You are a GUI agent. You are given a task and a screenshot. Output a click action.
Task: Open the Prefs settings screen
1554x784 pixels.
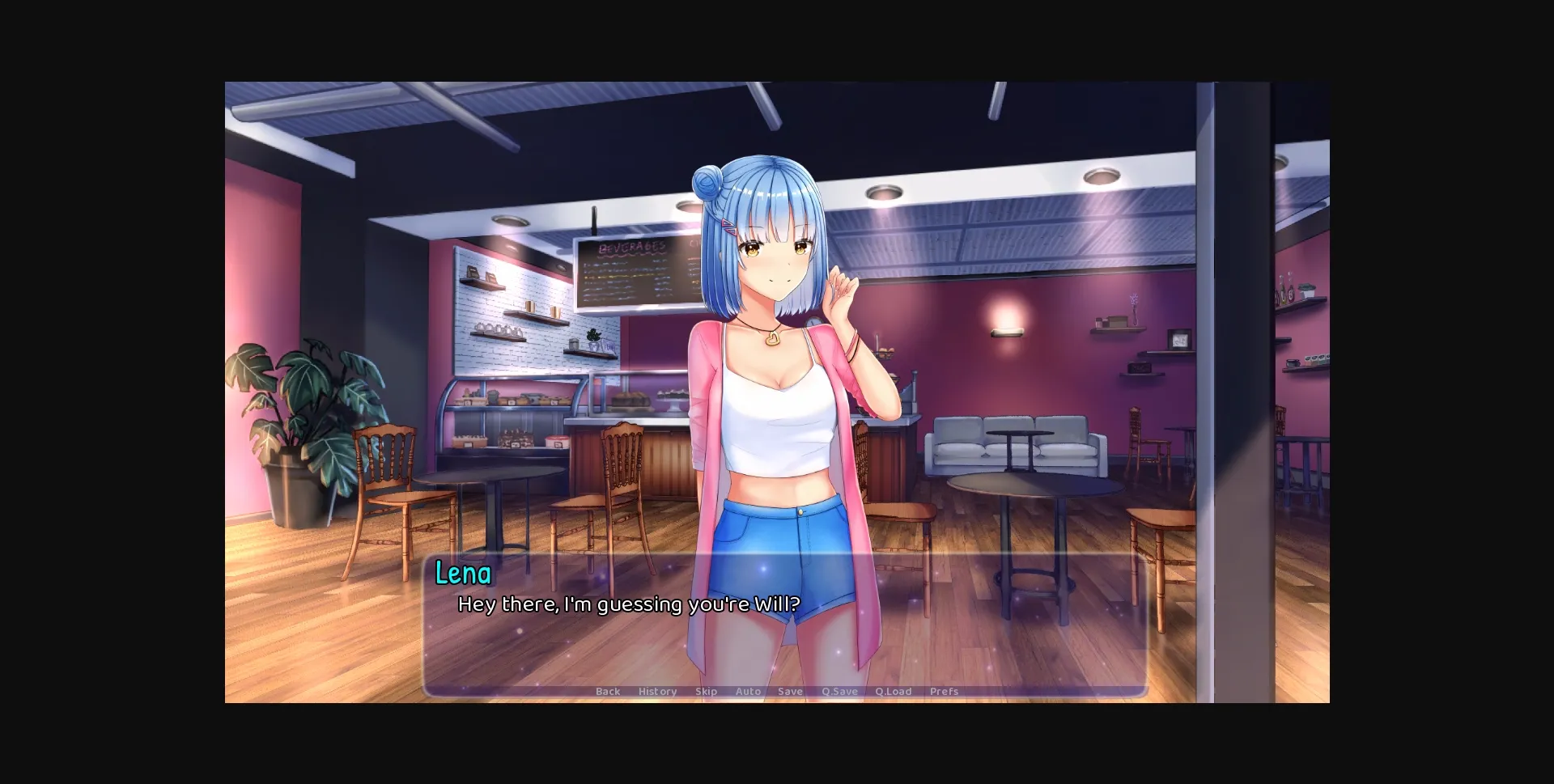coord(944,692)
